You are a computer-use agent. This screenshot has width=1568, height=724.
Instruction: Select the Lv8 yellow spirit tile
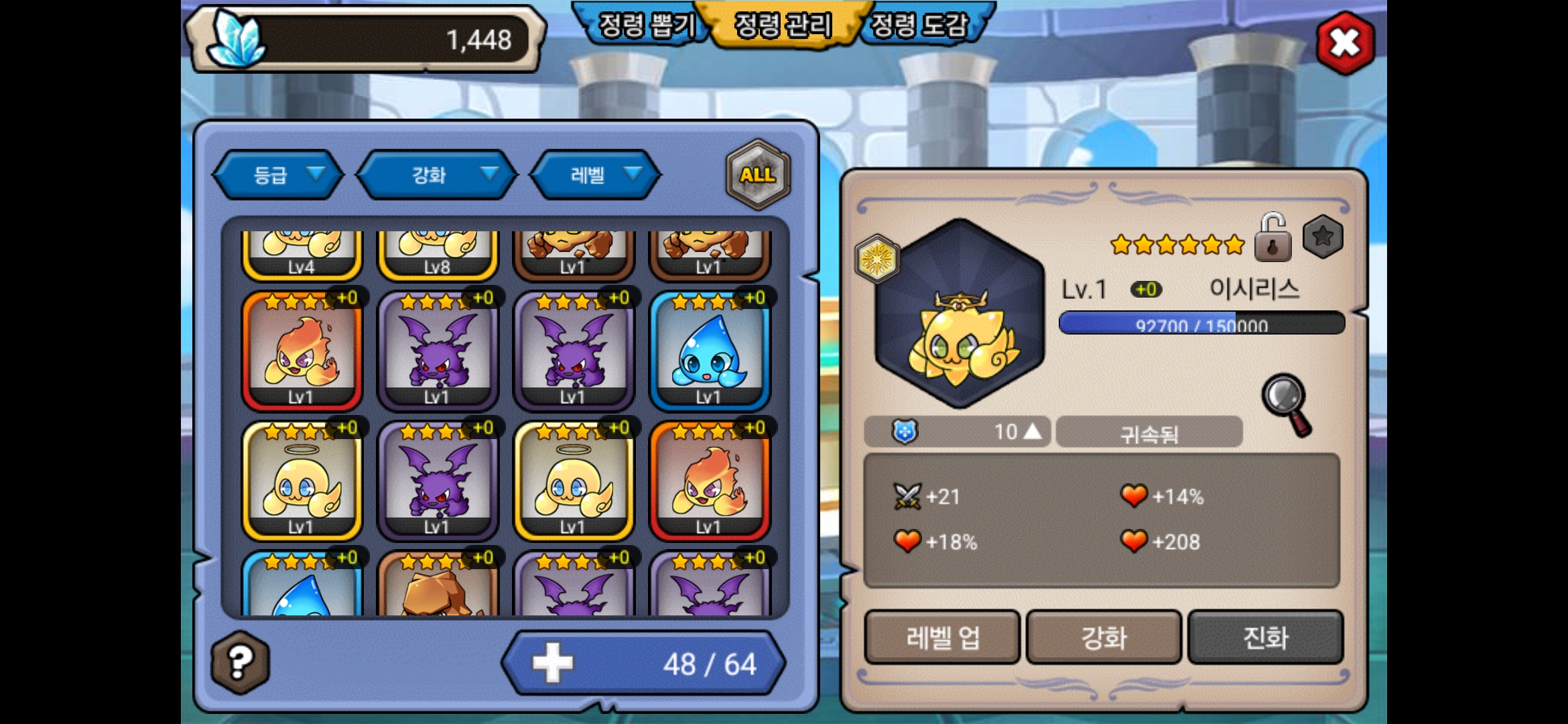tap(437, 255)
